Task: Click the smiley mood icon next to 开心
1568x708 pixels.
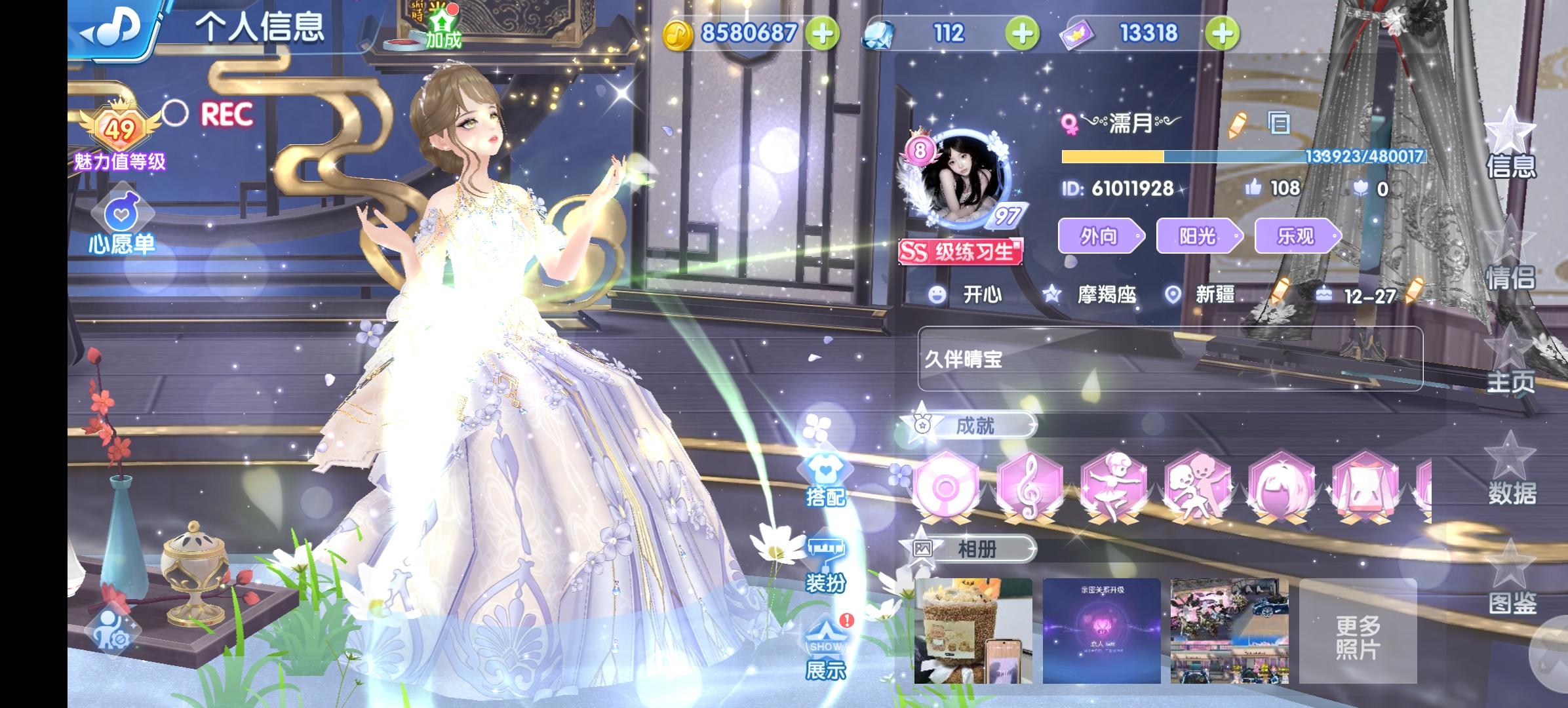Action: 939,295
